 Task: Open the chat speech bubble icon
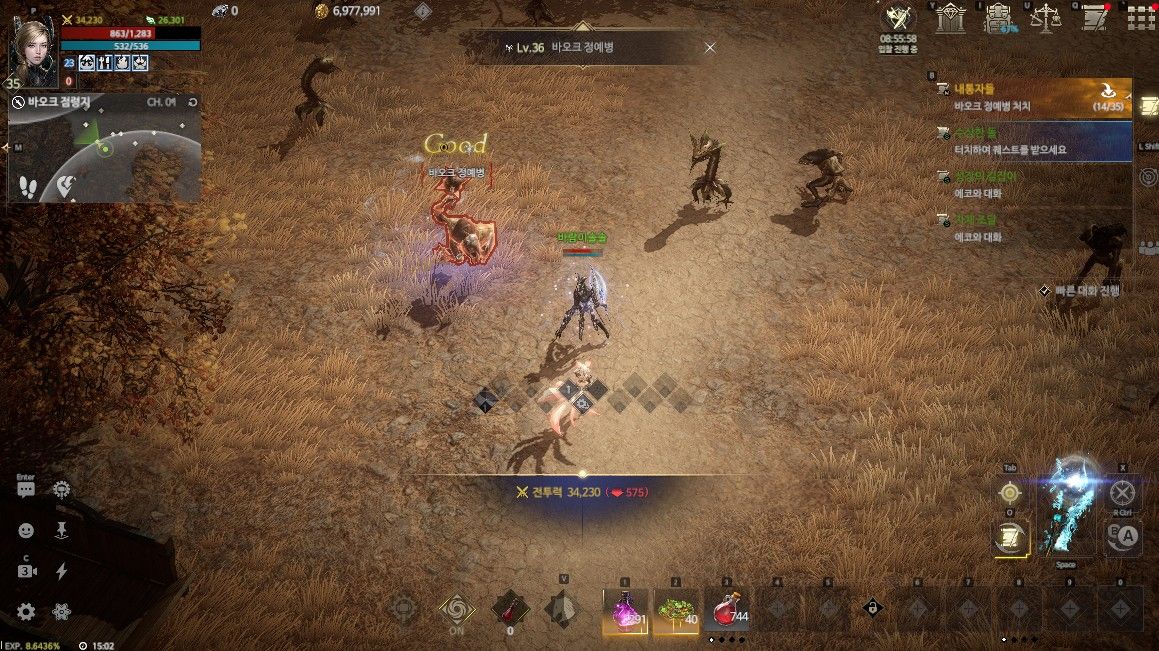pos(26,490)
